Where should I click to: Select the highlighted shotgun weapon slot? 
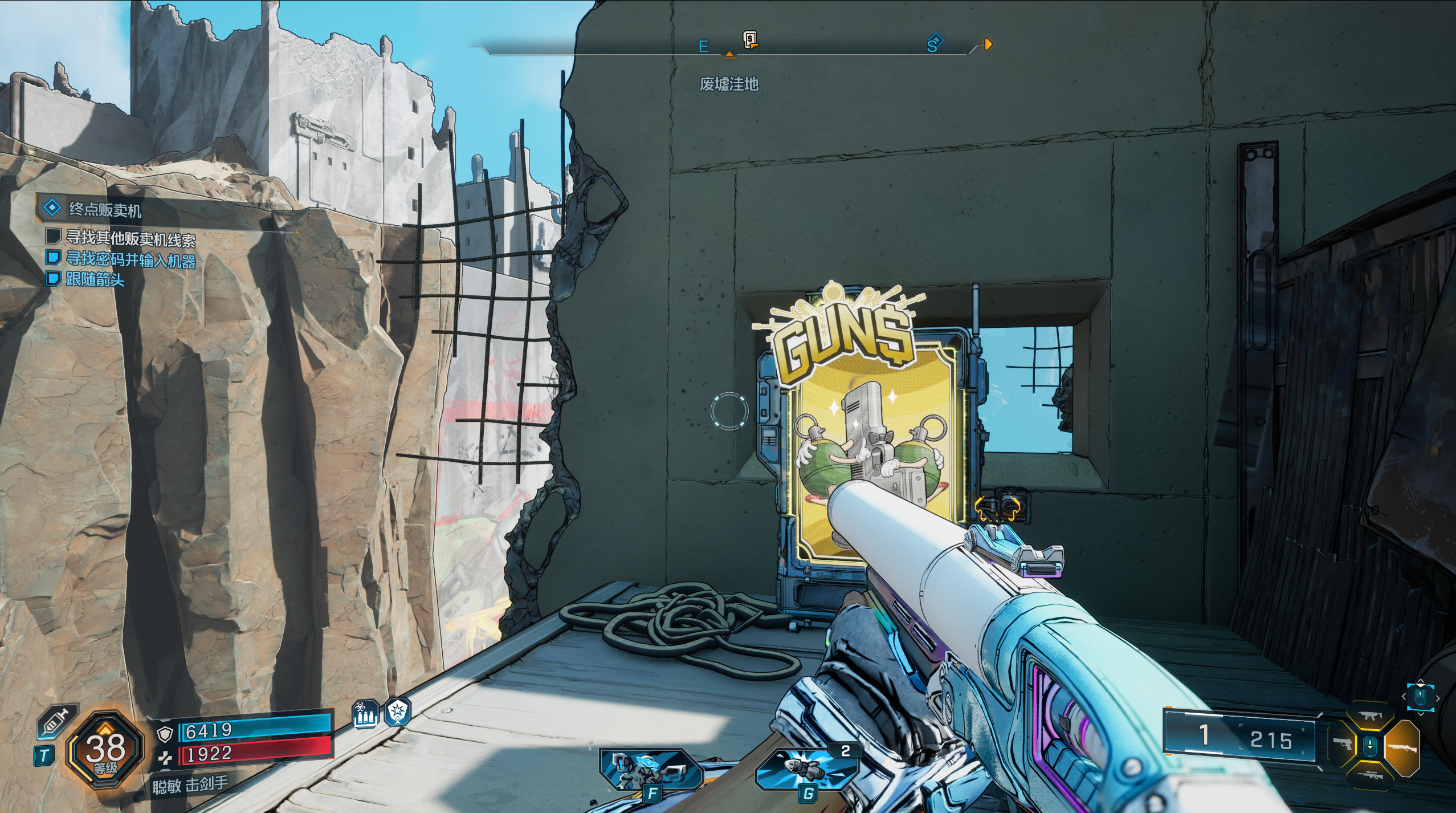[x=1401, y=748]
